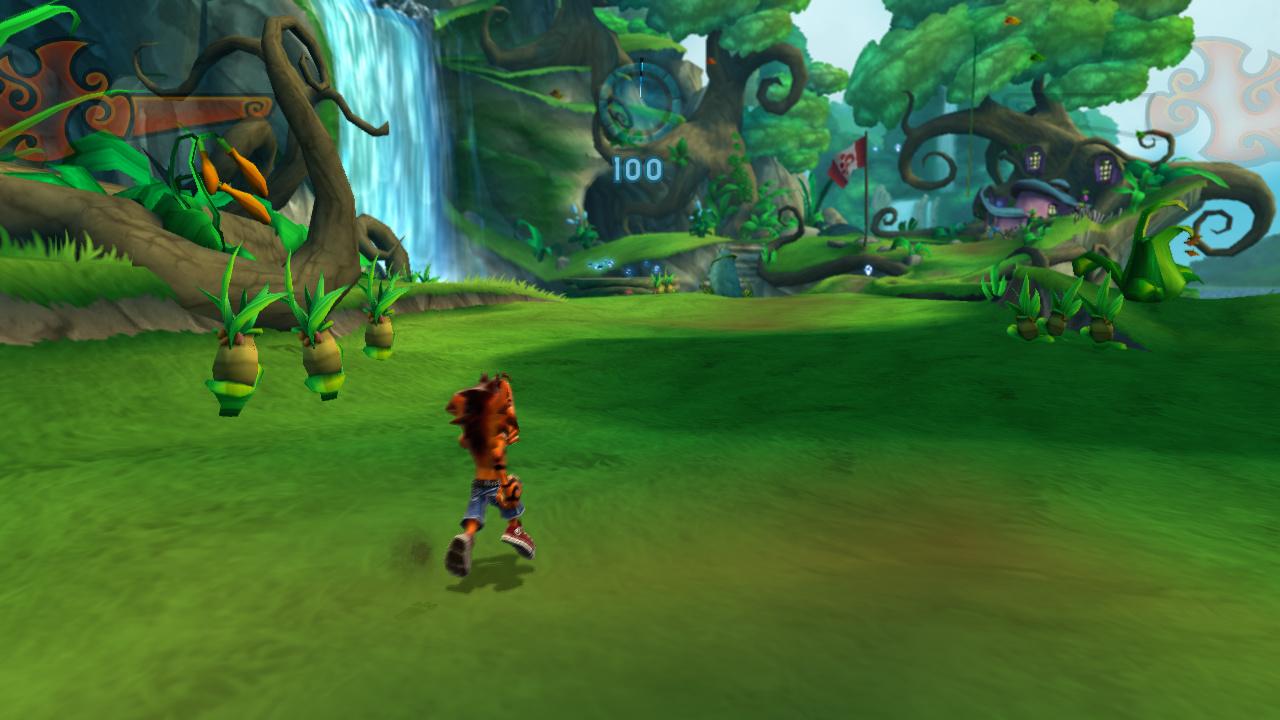Image resolution: width=1280 pixels, height=720 pixels.
Task: Click the large green pod plant far right
Action: (1160, 260)
